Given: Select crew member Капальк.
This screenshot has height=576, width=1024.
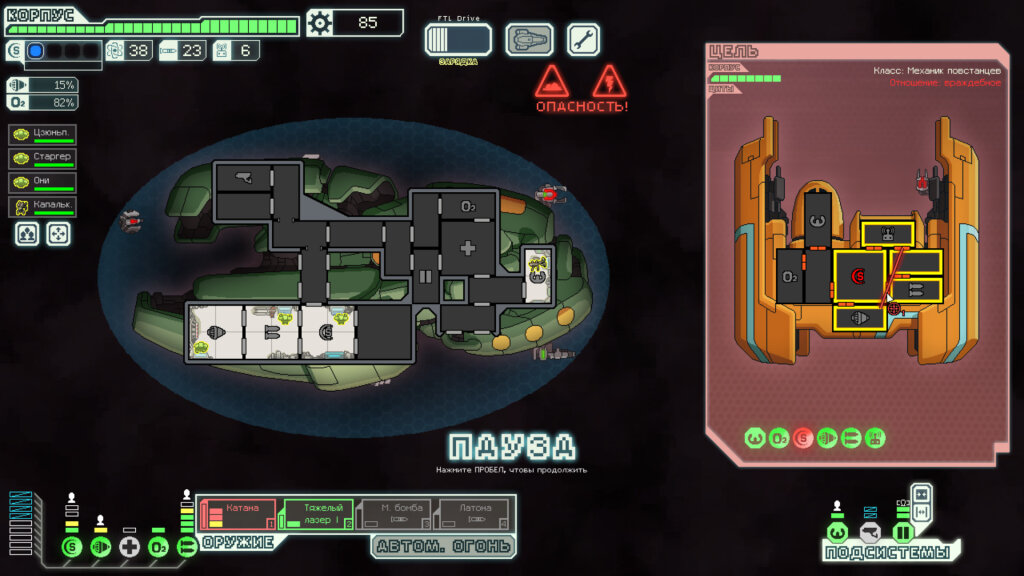Looking at the screenshot, I should click(43, 207).
